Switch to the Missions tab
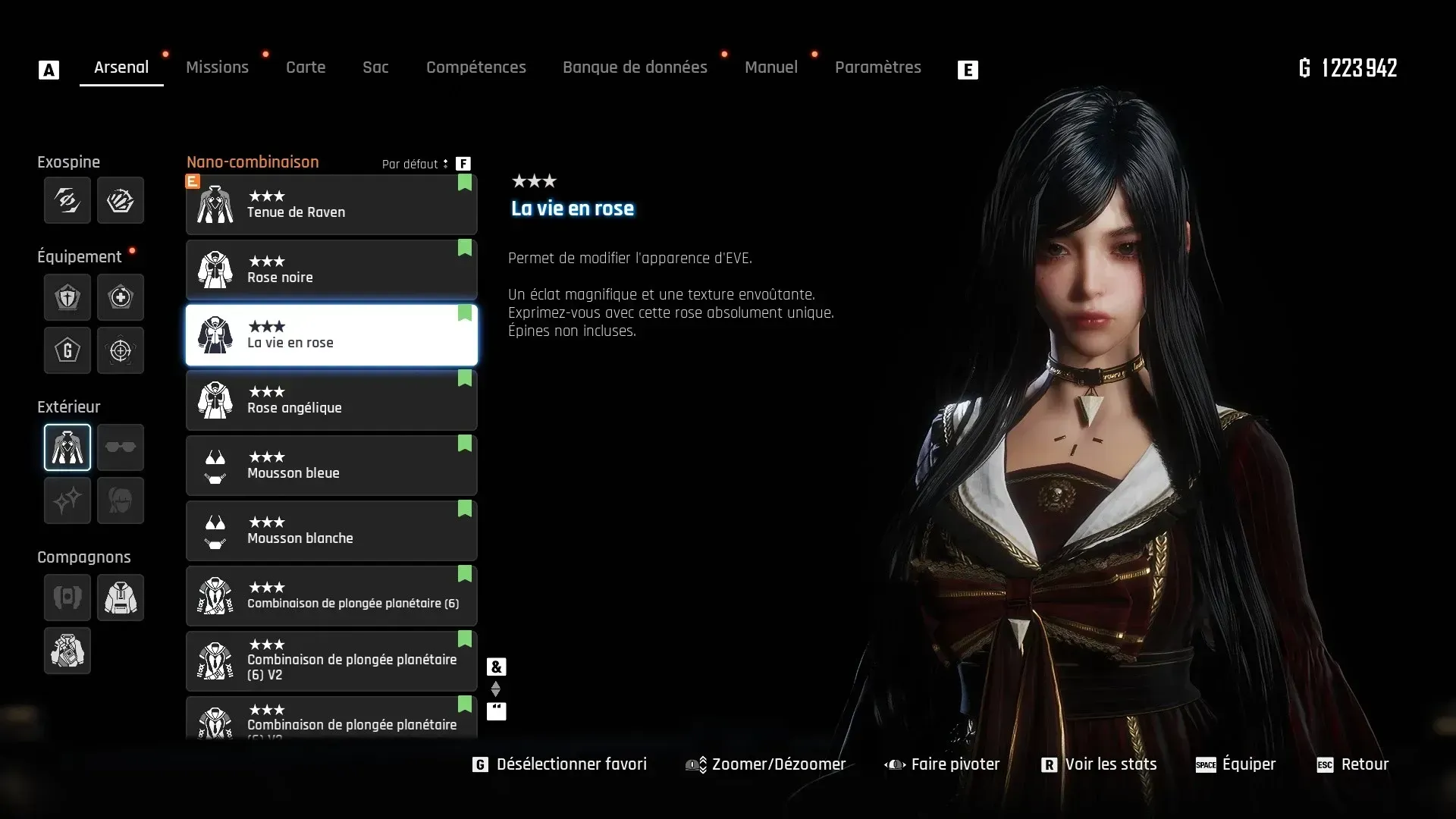Viewport: 1456px width, 819px height. pyautogui.click(x=217, y=67)
